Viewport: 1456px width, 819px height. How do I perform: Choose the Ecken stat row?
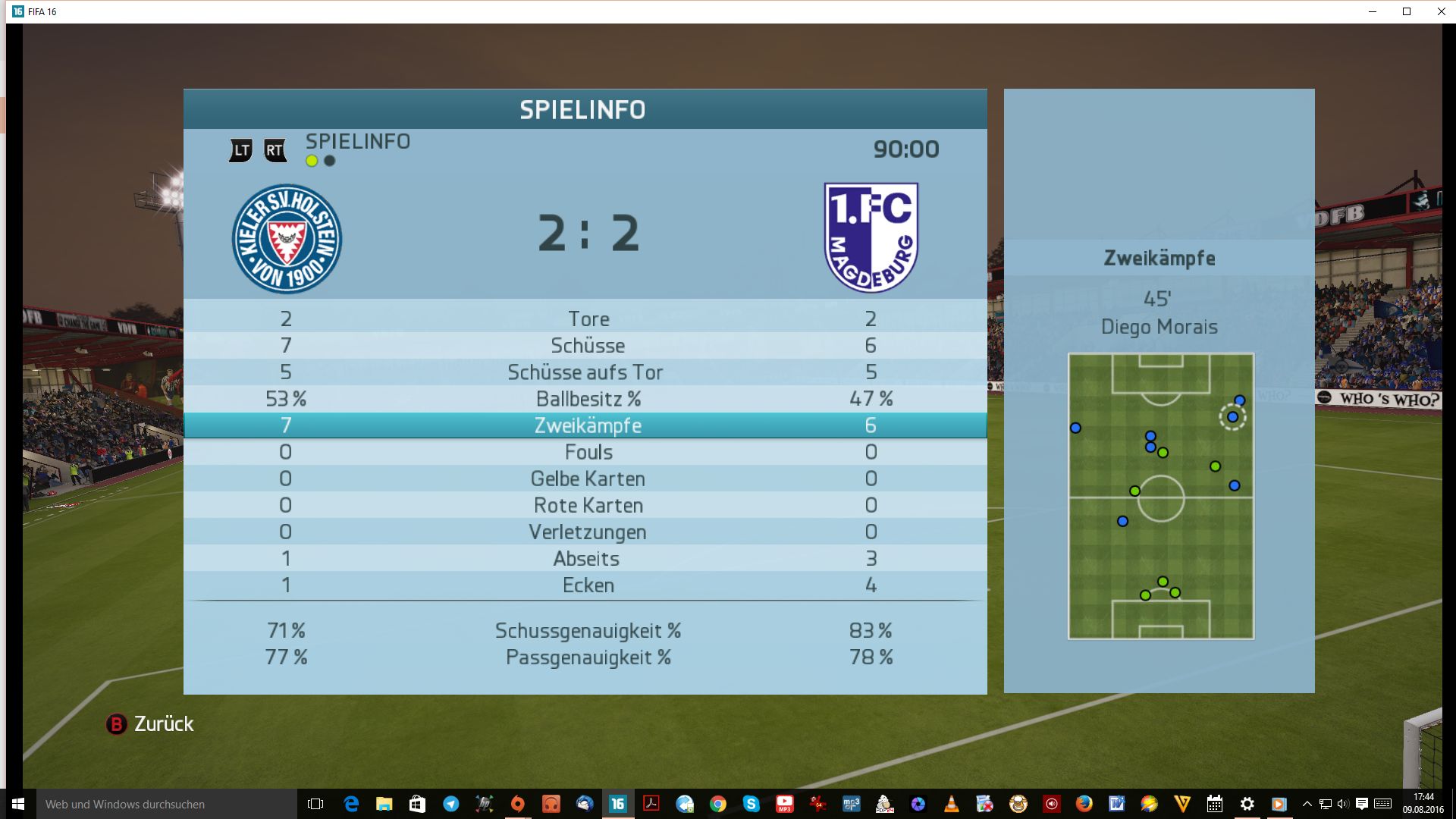pos(588,585)
